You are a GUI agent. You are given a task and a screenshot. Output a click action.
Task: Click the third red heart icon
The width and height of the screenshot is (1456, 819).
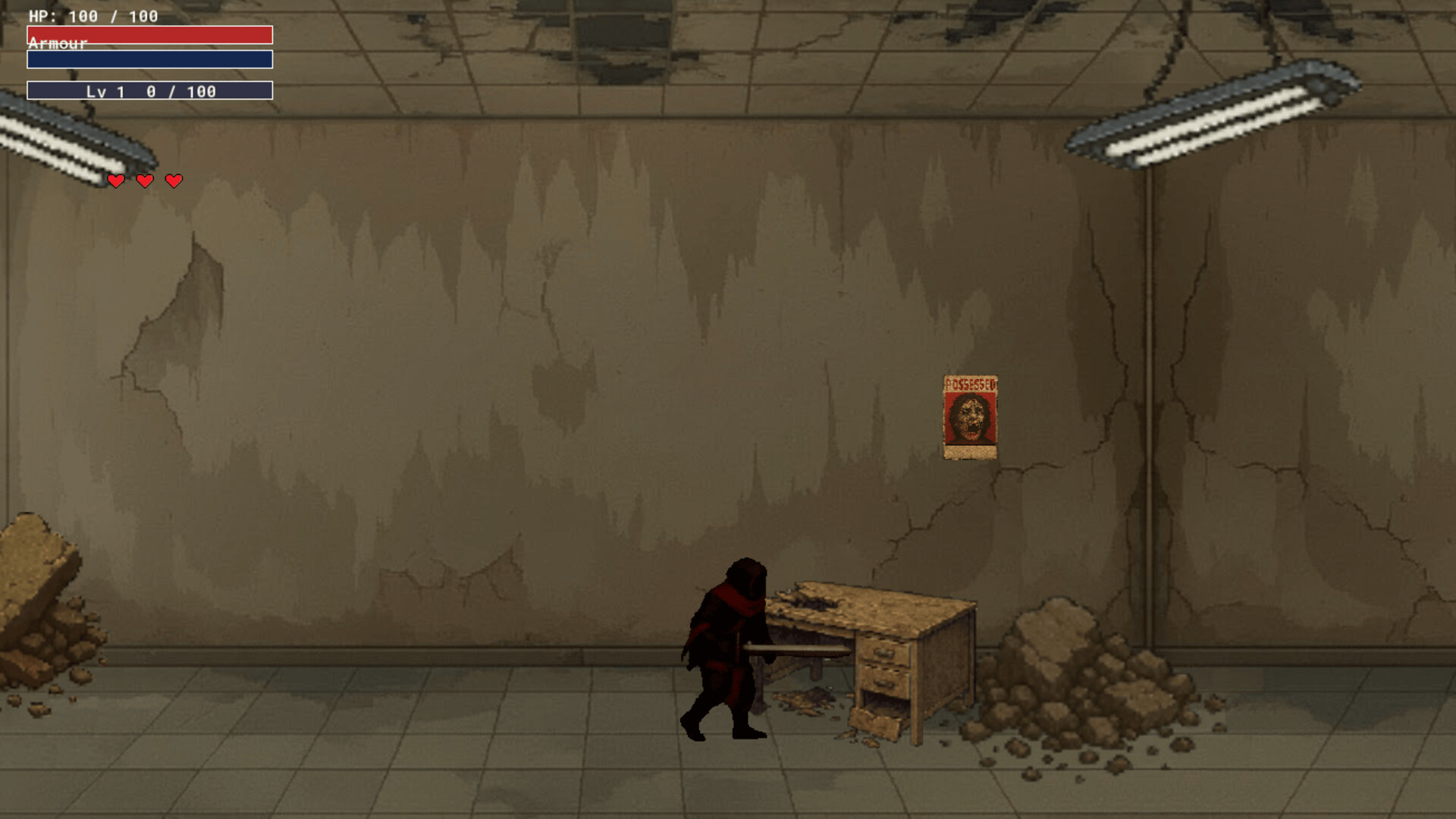[x=174, y=180]
